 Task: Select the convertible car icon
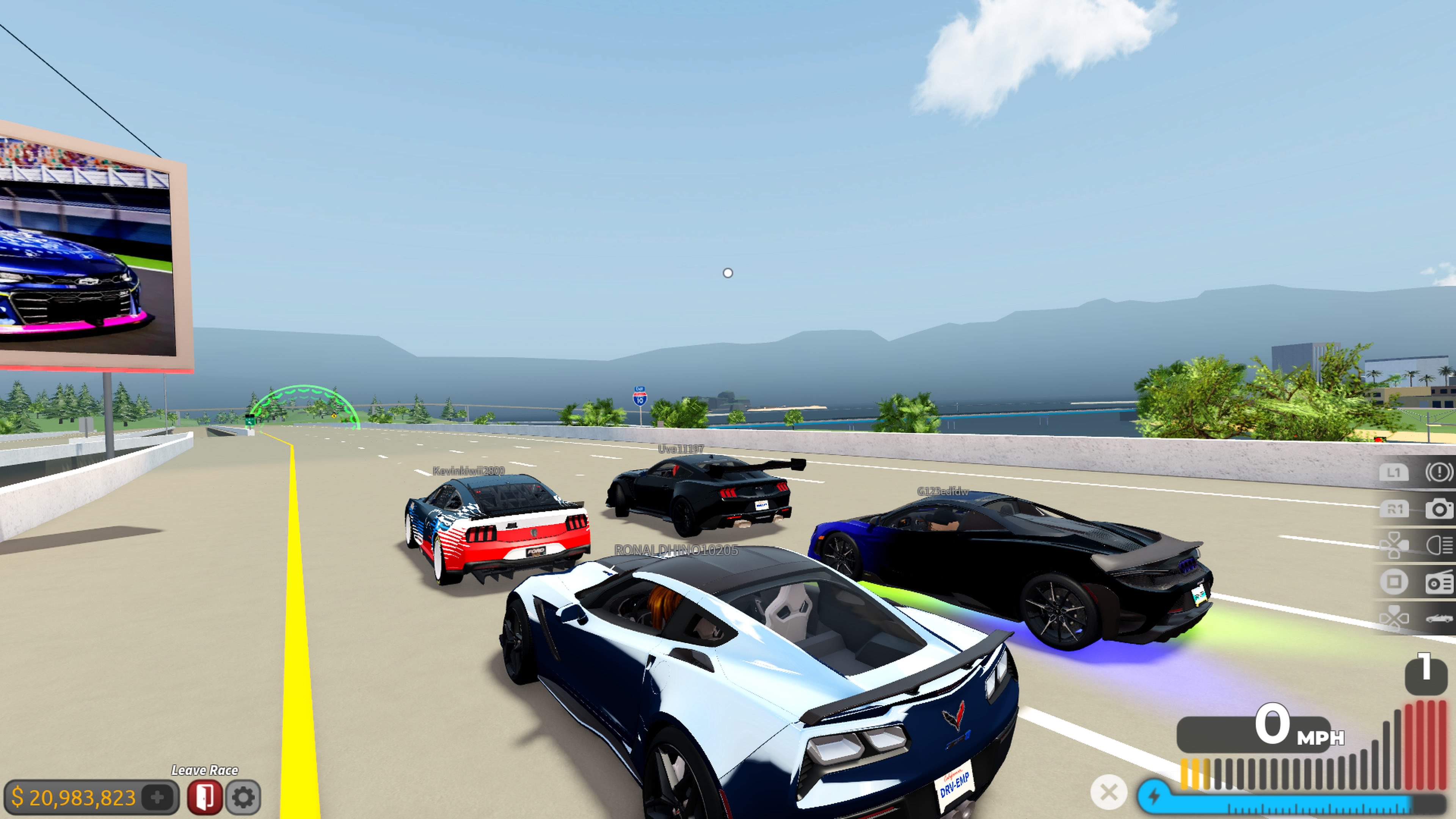[x=1439, y=618]
